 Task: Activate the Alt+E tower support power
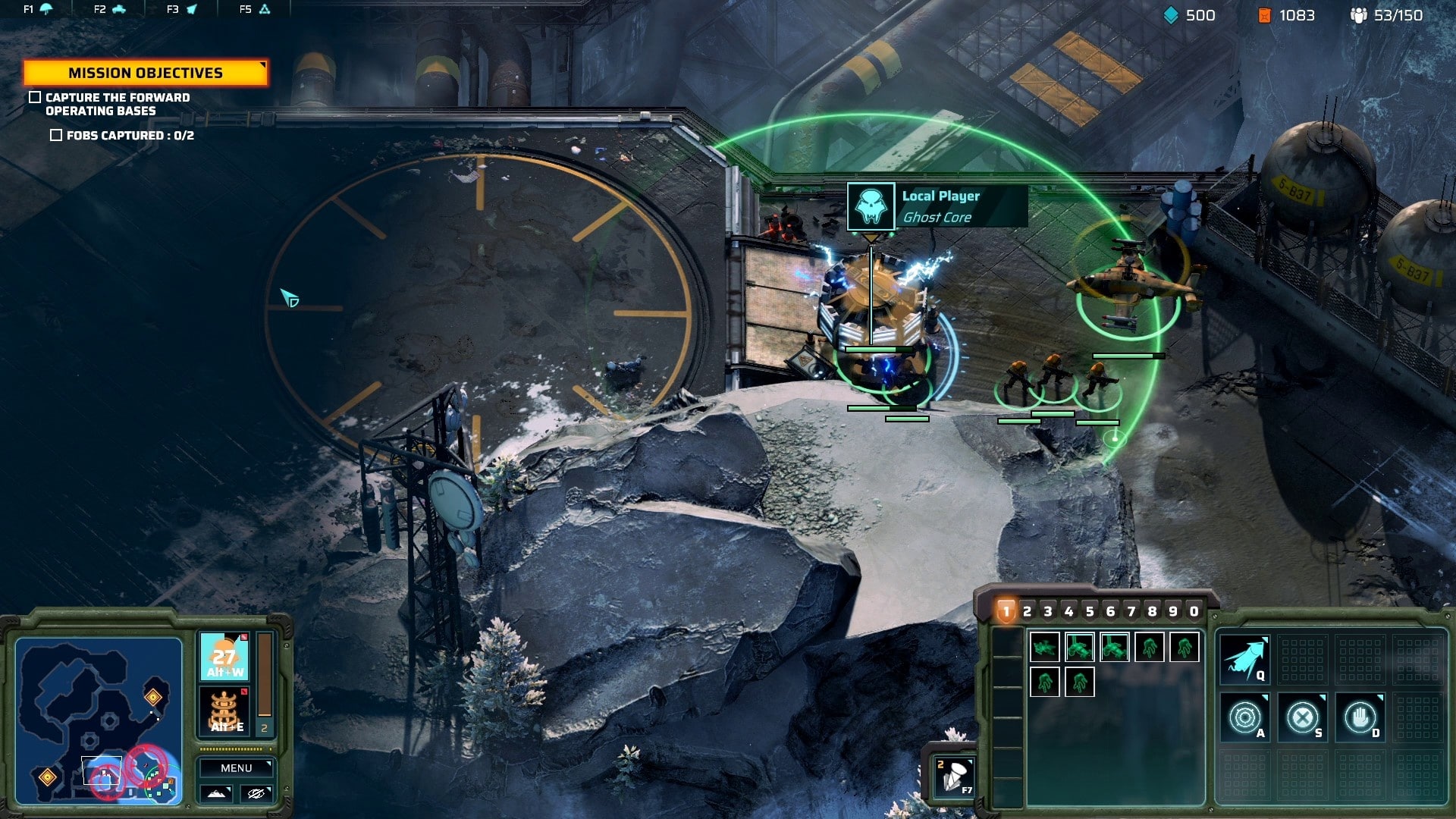(x=224, y=712)
